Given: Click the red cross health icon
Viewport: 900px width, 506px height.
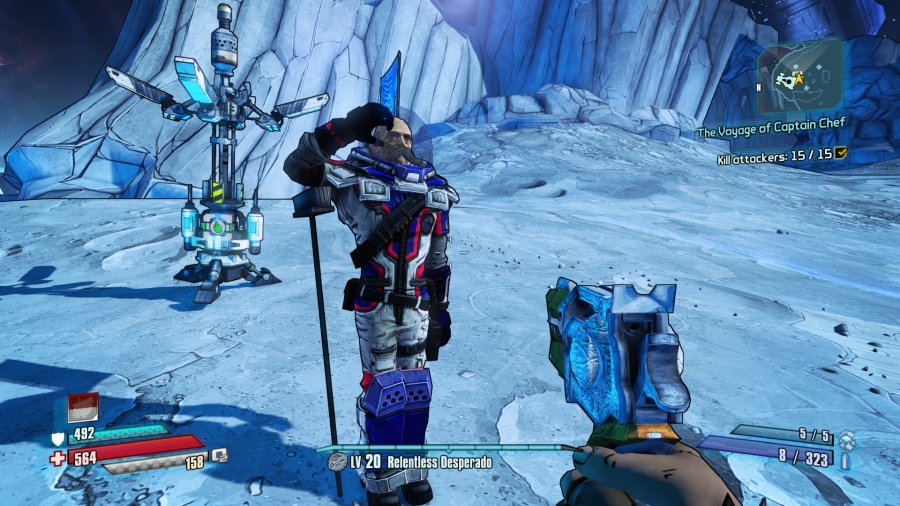Looking at the screenshot, I should point(57,458).
